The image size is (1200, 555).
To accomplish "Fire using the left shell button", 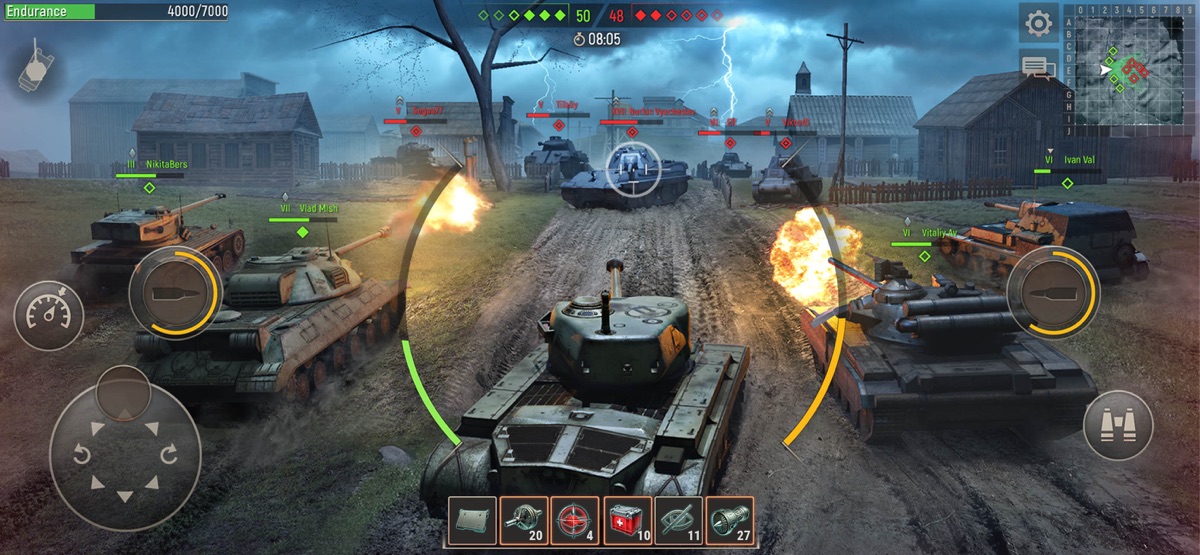I will point(175,292).
